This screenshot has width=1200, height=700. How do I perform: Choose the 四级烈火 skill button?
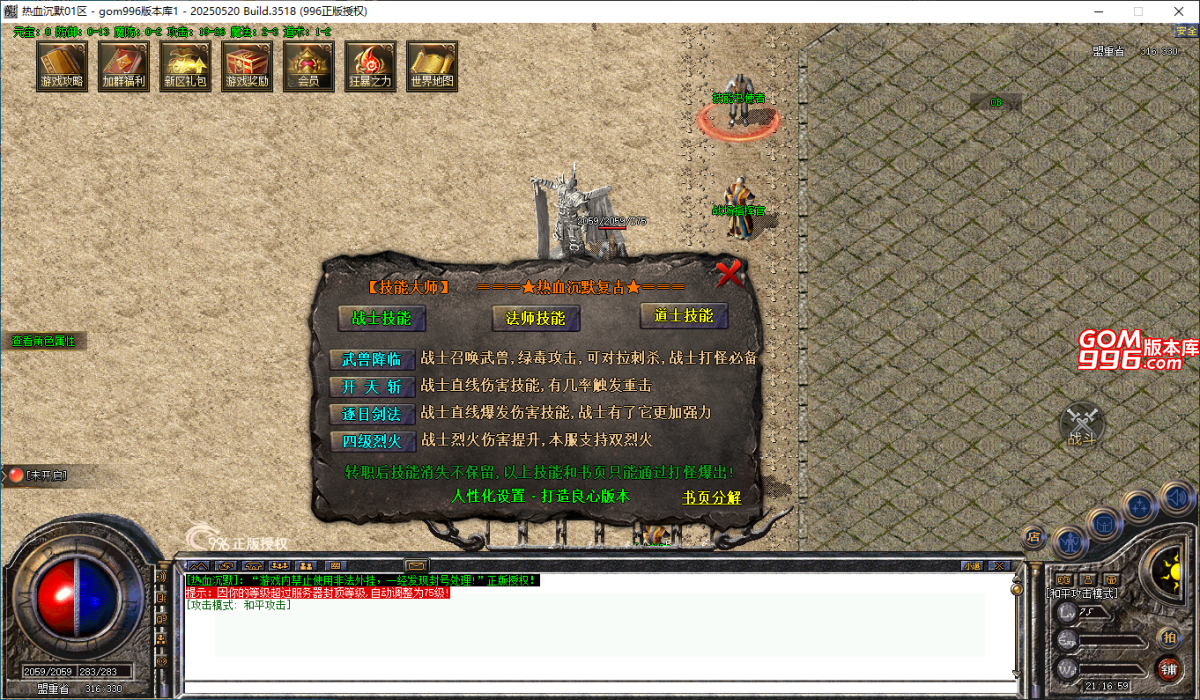pyautogui.click(x=372, y=440)
